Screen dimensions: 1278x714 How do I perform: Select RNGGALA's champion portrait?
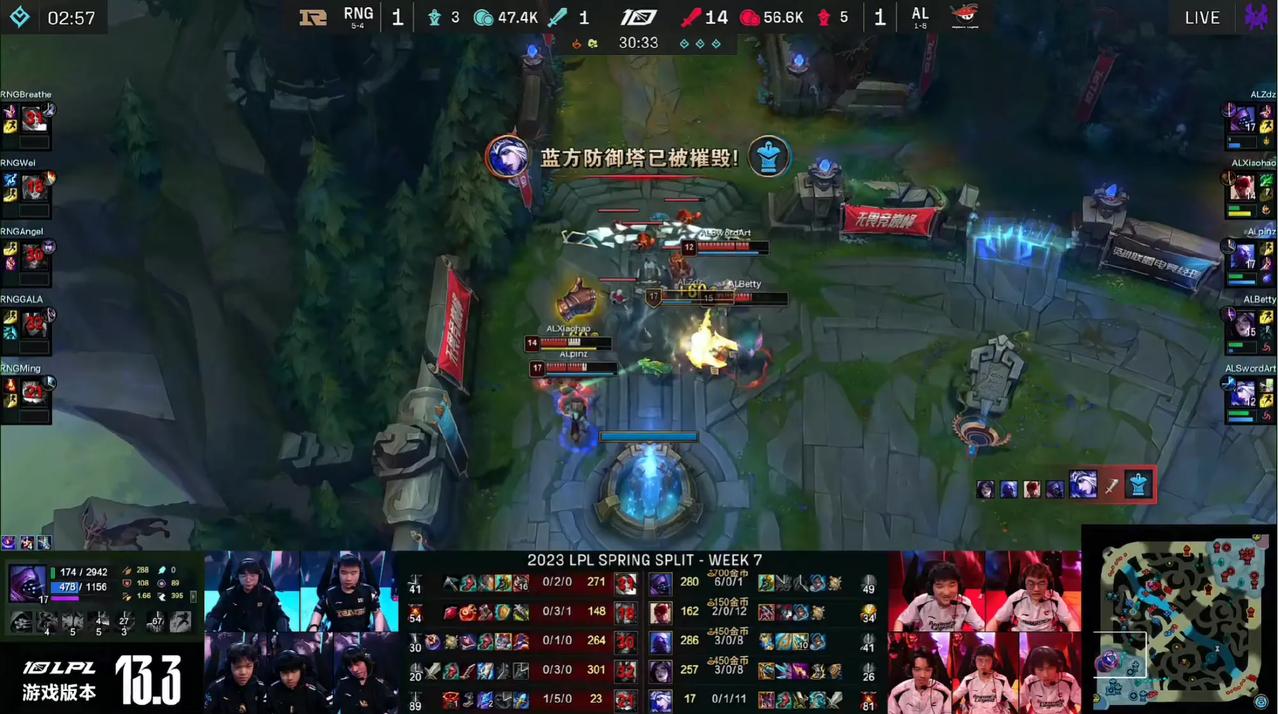pyautogui.click(x=35, y=323)
